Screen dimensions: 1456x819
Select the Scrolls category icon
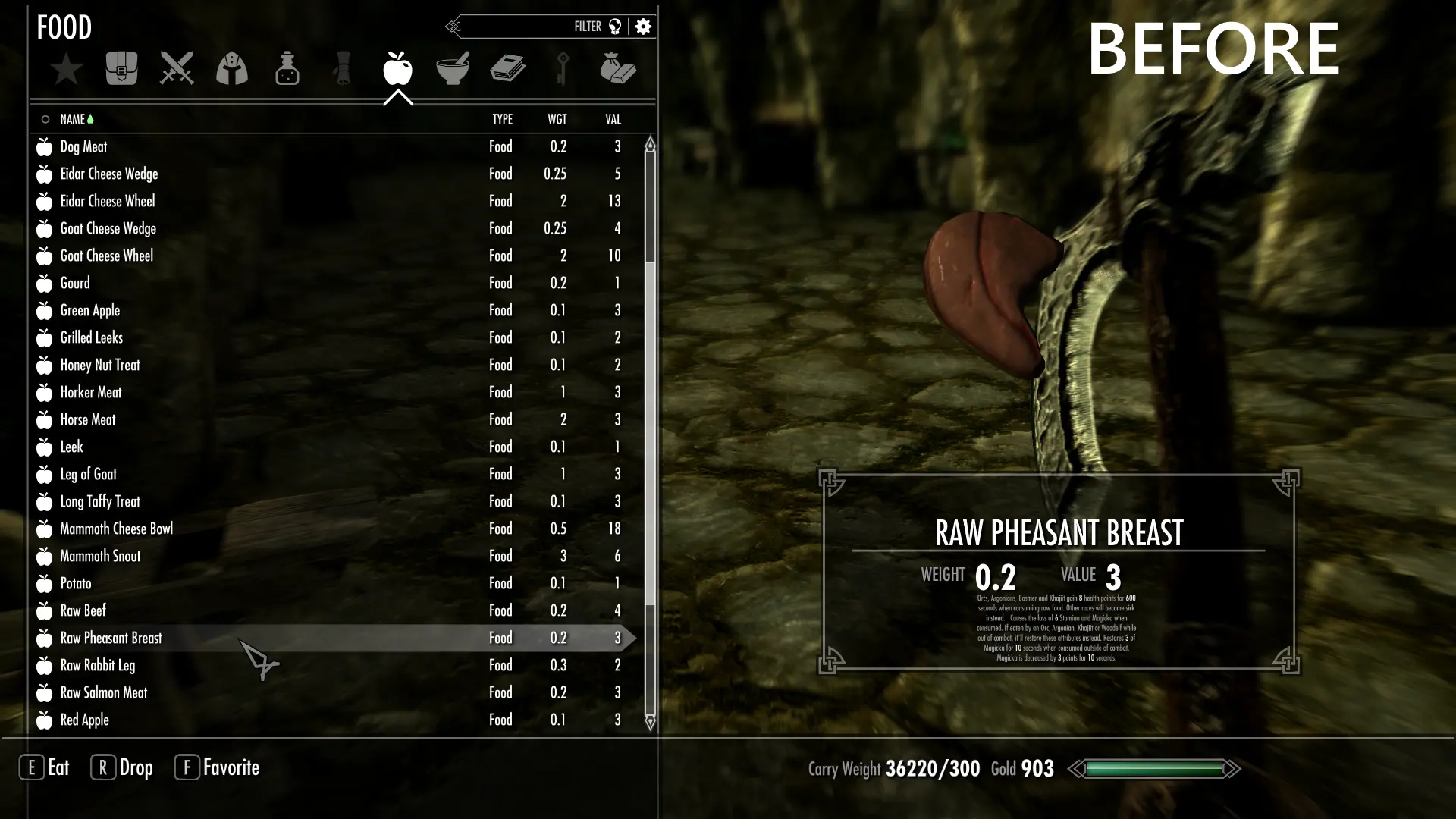tap(341, 68)
